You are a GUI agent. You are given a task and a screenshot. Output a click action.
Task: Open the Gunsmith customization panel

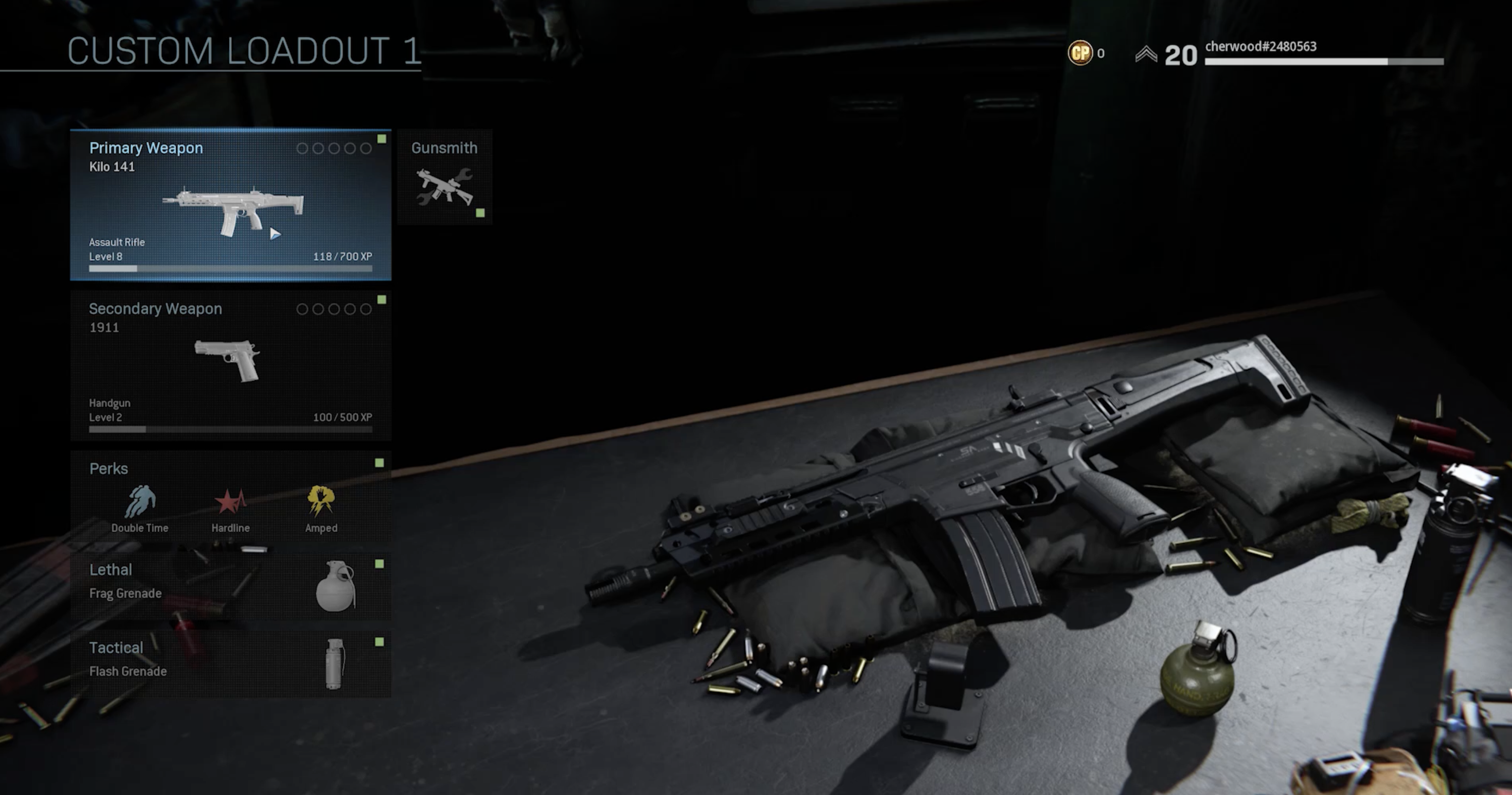[x=444, y=177]
